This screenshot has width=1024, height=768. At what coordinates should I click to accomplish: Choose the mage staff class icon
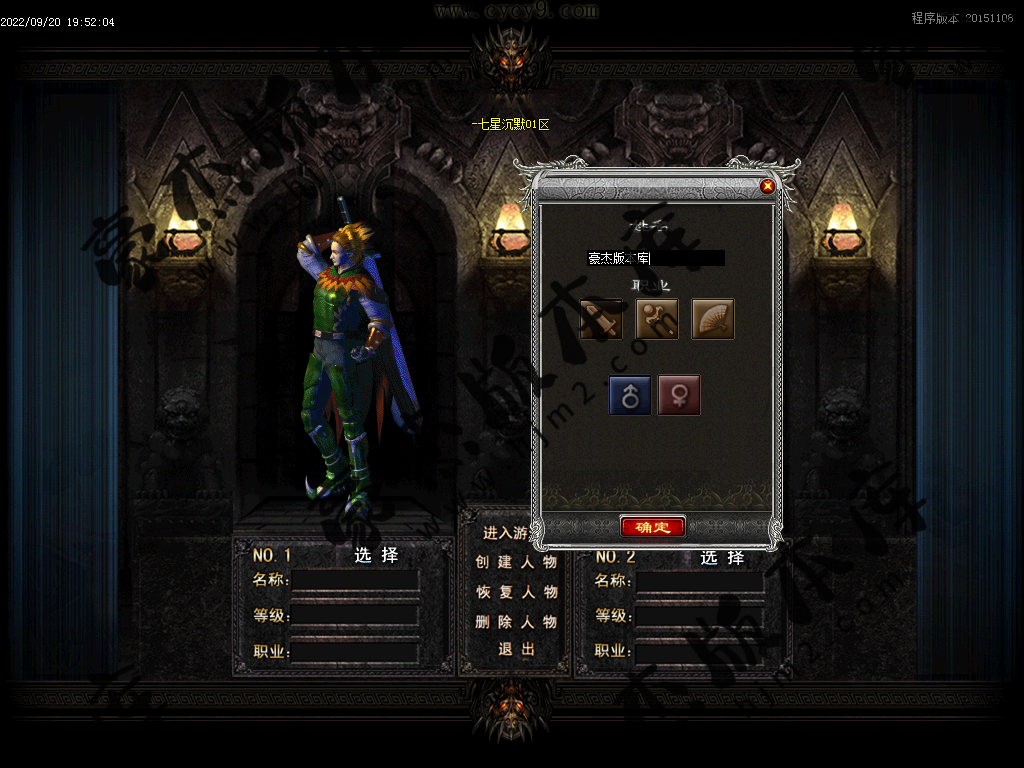[657, 319]
